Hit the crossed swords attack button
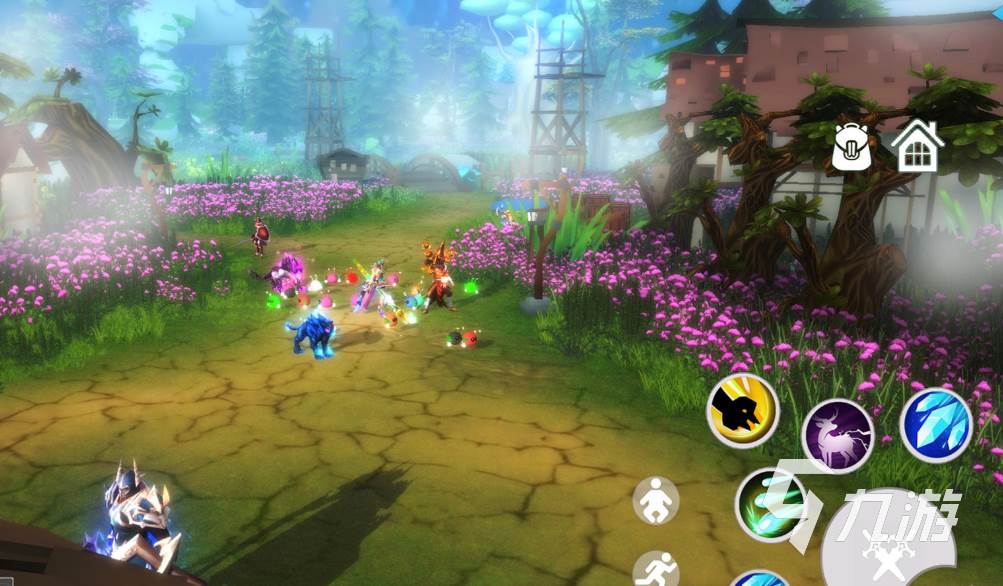This screenshot has width=1003, height=586. [x=886, y=549]
